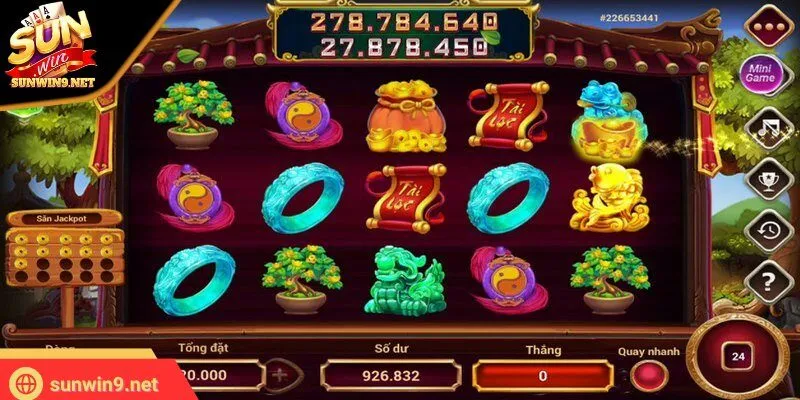Open the Săn Jackpot board
The width and height of the screenshot is (800, 400).
(63, 248)
